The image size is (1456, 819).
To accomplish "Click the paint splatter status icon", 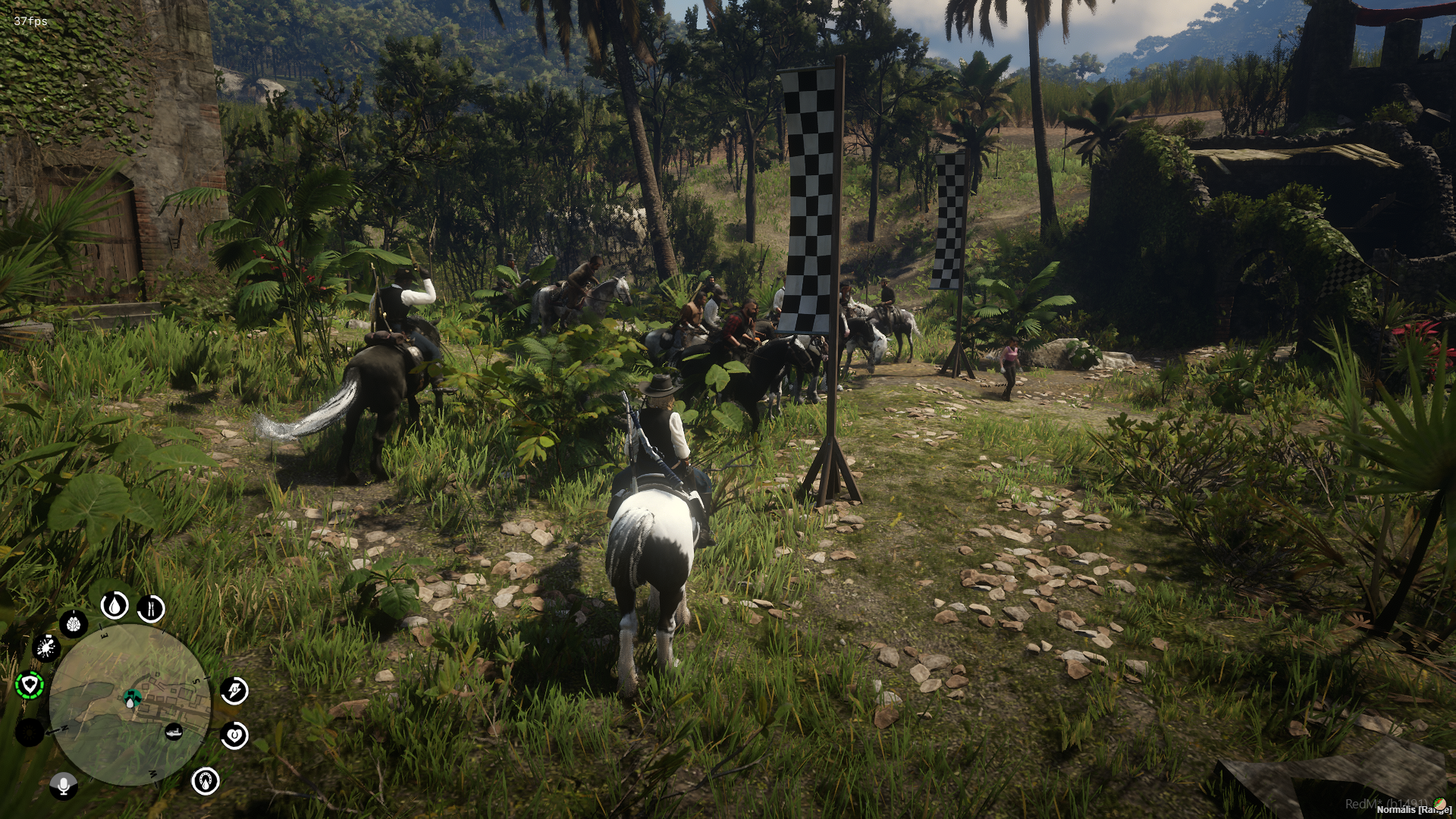I will [46, 648].
